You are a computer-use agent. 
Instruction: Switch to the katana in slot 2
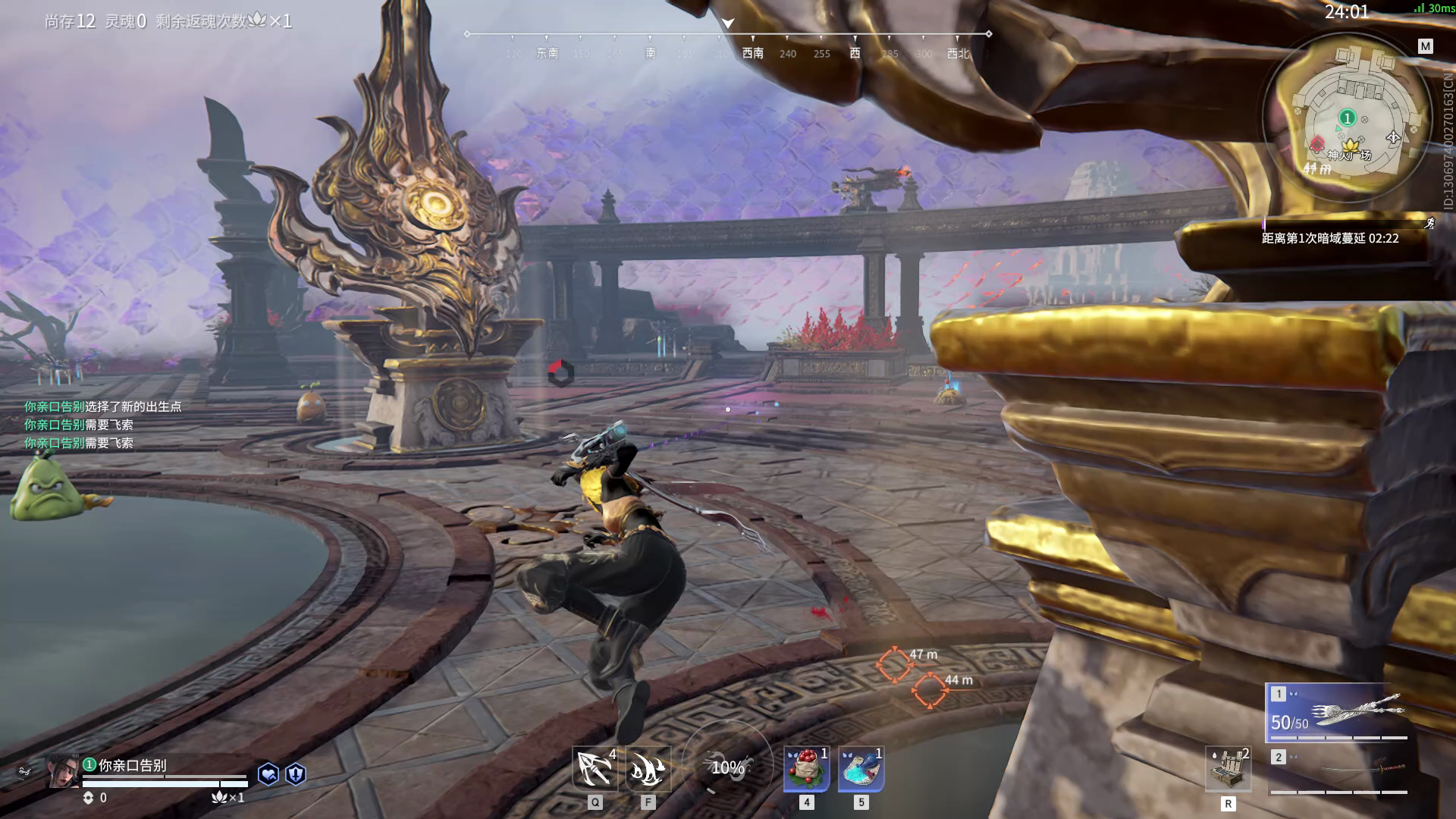[1338, 770]
